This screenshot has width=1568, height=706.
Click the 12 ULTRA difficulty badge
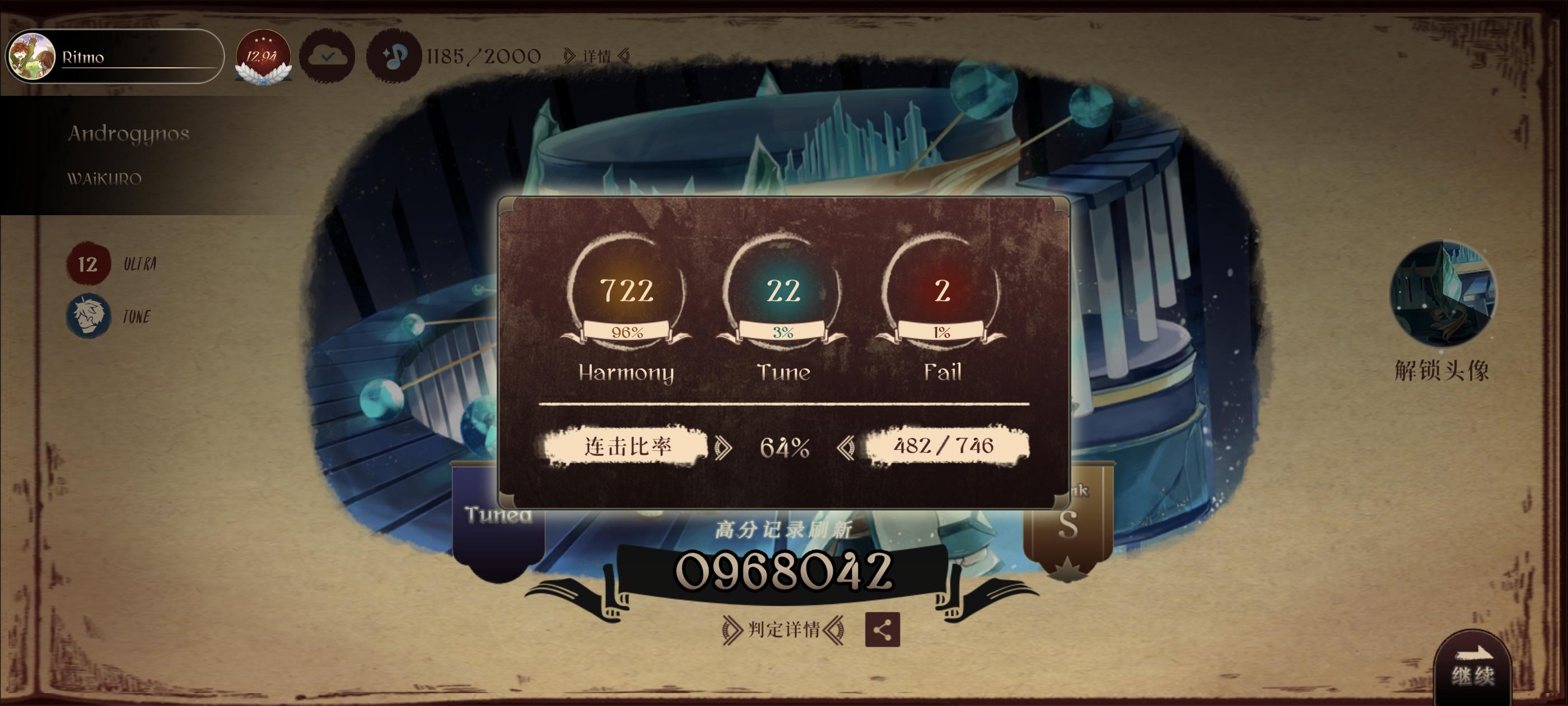[89, 264]
